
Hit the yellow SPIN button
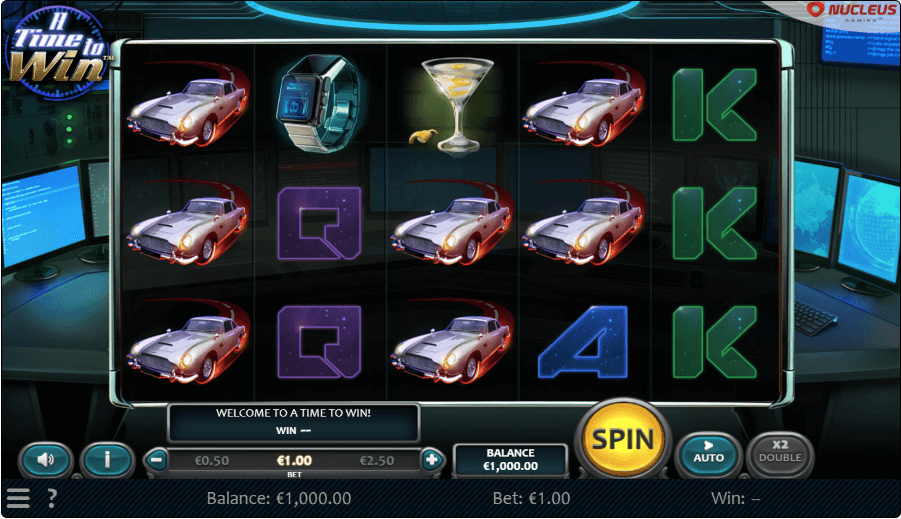click(x=624, y=439)
